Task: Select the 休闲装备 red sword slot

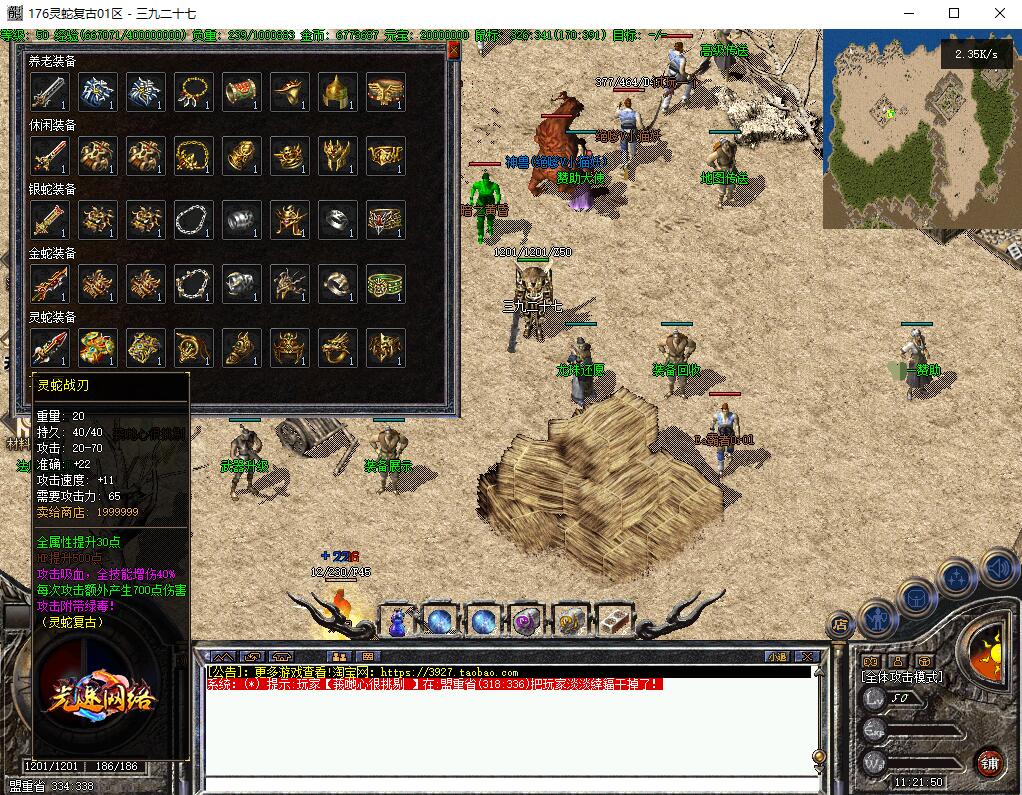Action: [49, 157]
